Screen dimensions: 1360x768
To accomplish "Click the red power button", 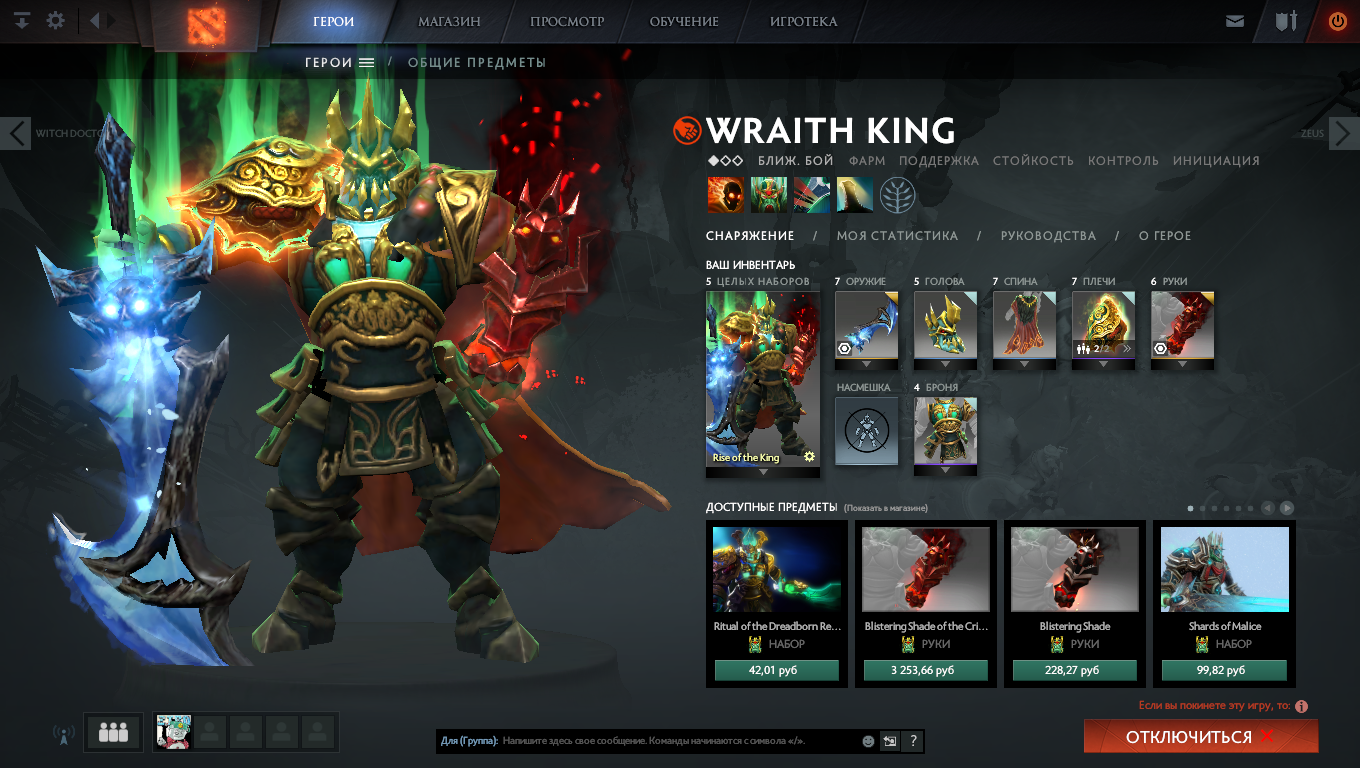I will click(1337, 21).
